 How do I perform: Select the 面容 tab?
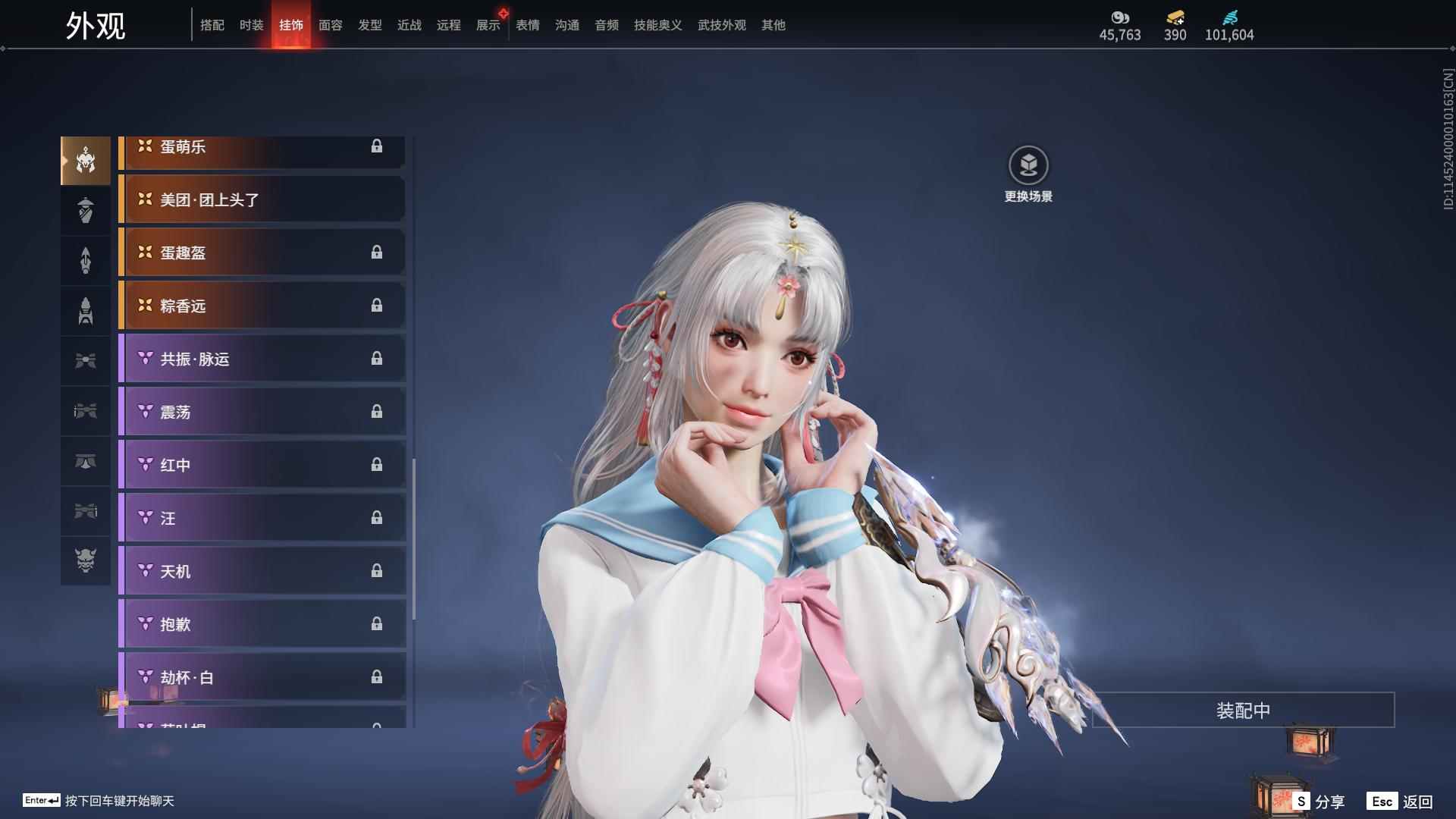(x=330, y=25)
